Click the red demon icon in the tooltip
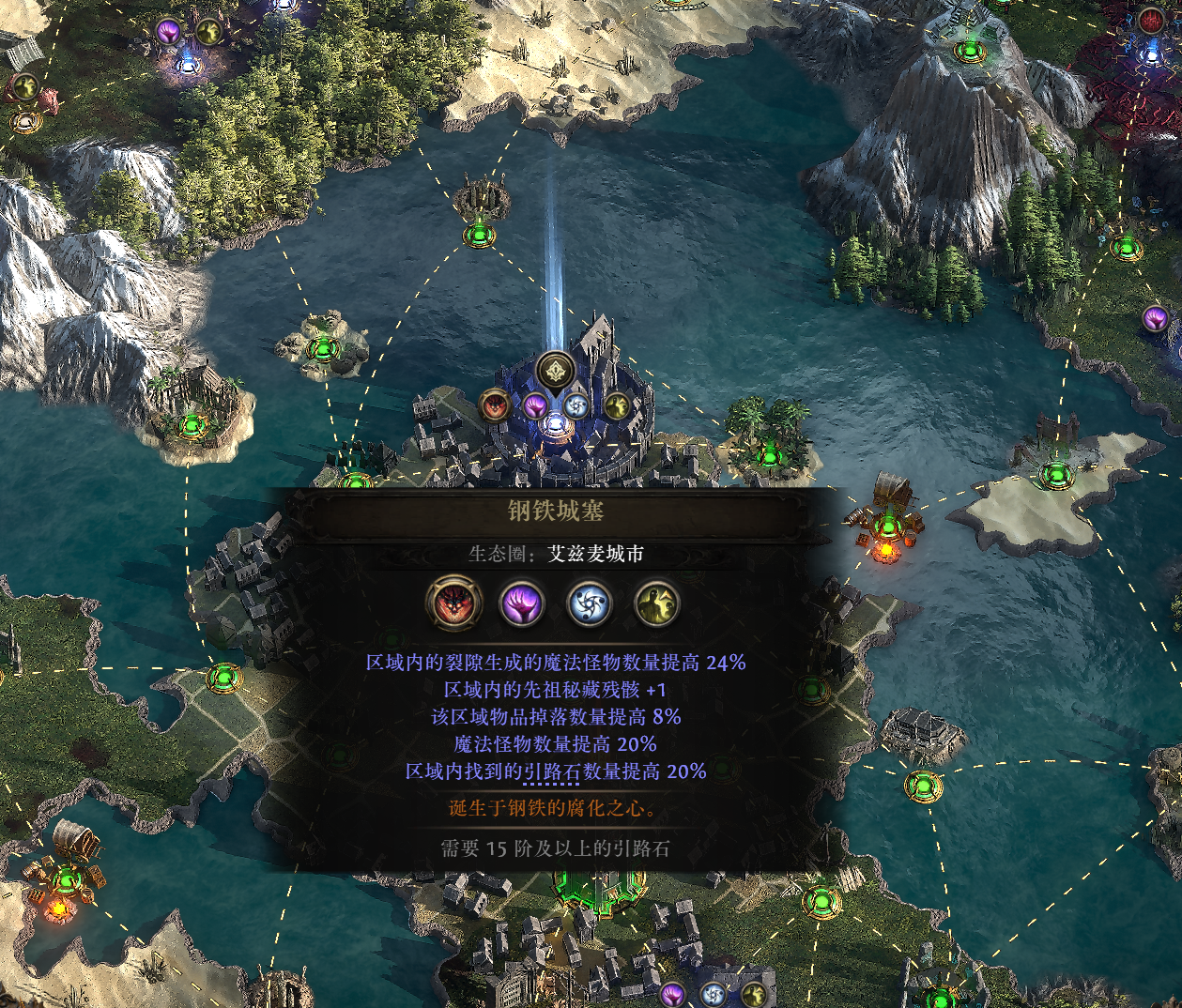Screen dimensions: 1182x1008 tap(454, 603)
